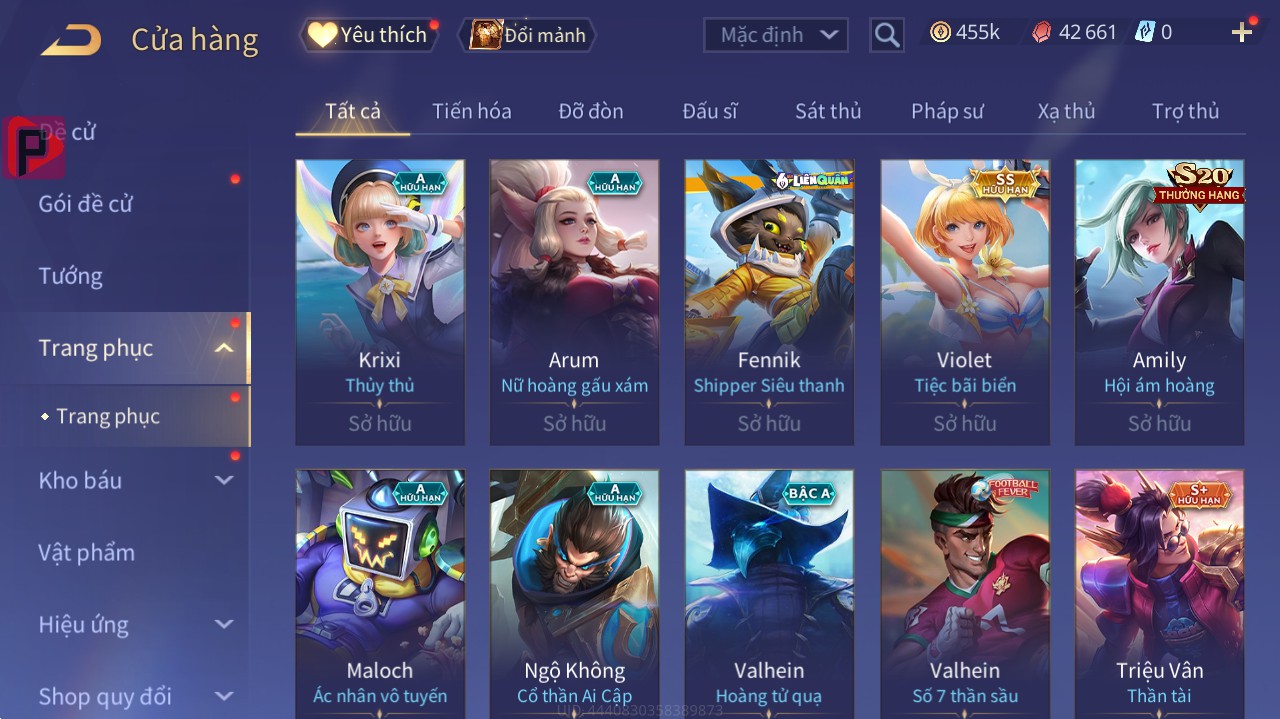Select the Violet Tiệc bãi biển skin card
This screenshot has height=719, width=1280.
click(965, 302)
